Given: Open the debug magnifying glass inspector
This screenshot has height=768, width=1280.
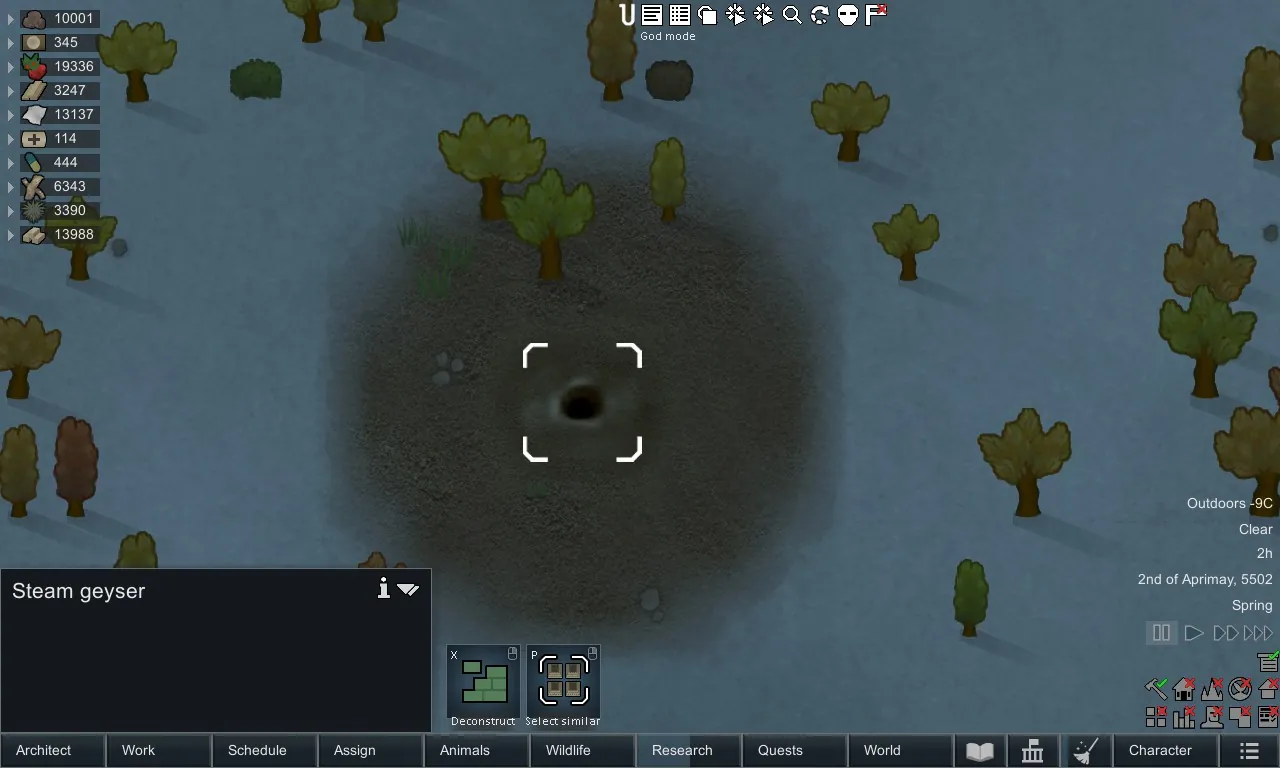Looking at the screenshot, I should tap(792, 15).
